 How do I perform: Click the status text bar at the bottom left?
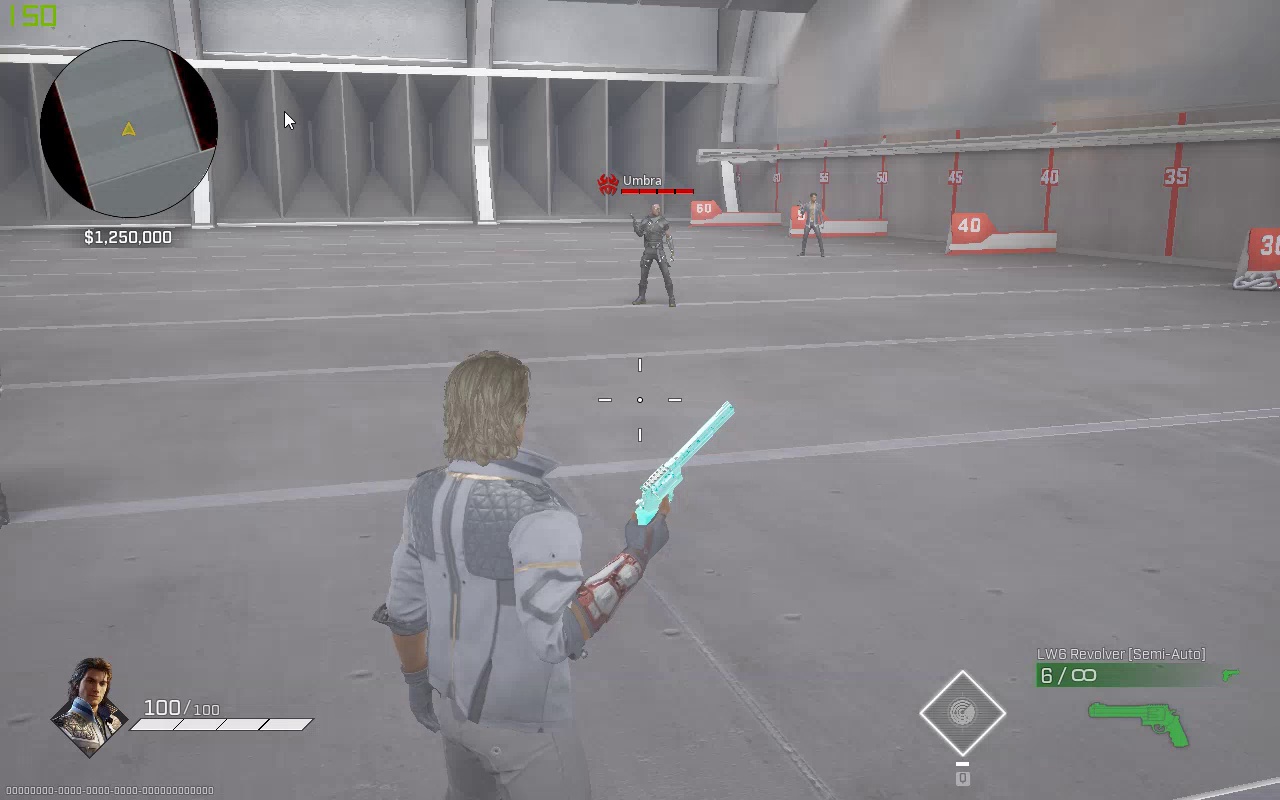tap(107, 789)
